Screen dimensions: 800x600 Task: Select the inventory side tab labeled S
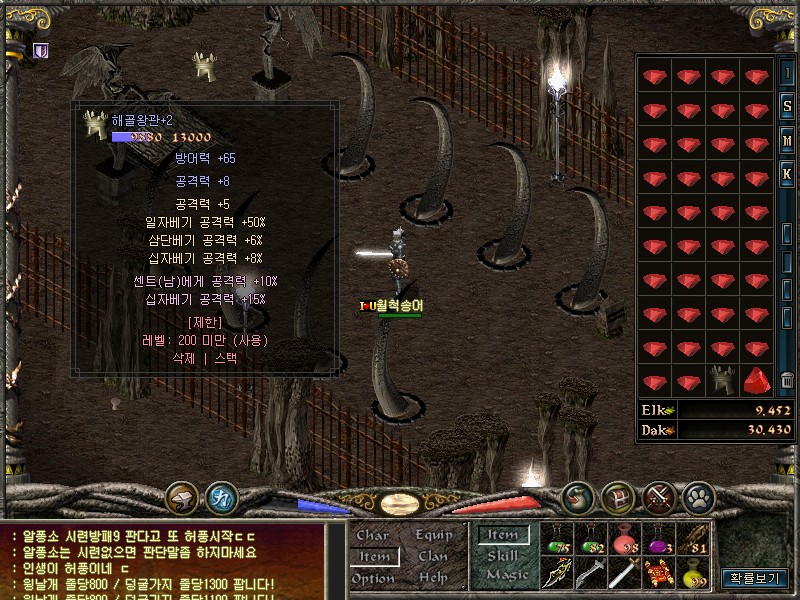click(x=788, y=107)
